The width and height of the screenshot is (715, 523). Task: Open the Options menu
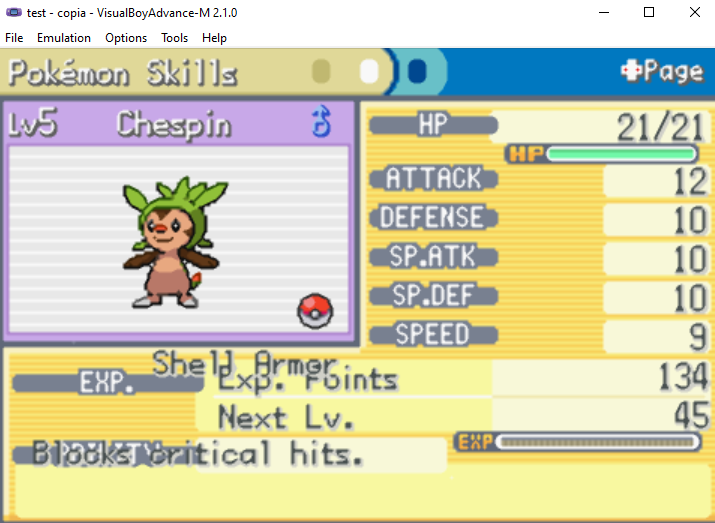point(126,38)
